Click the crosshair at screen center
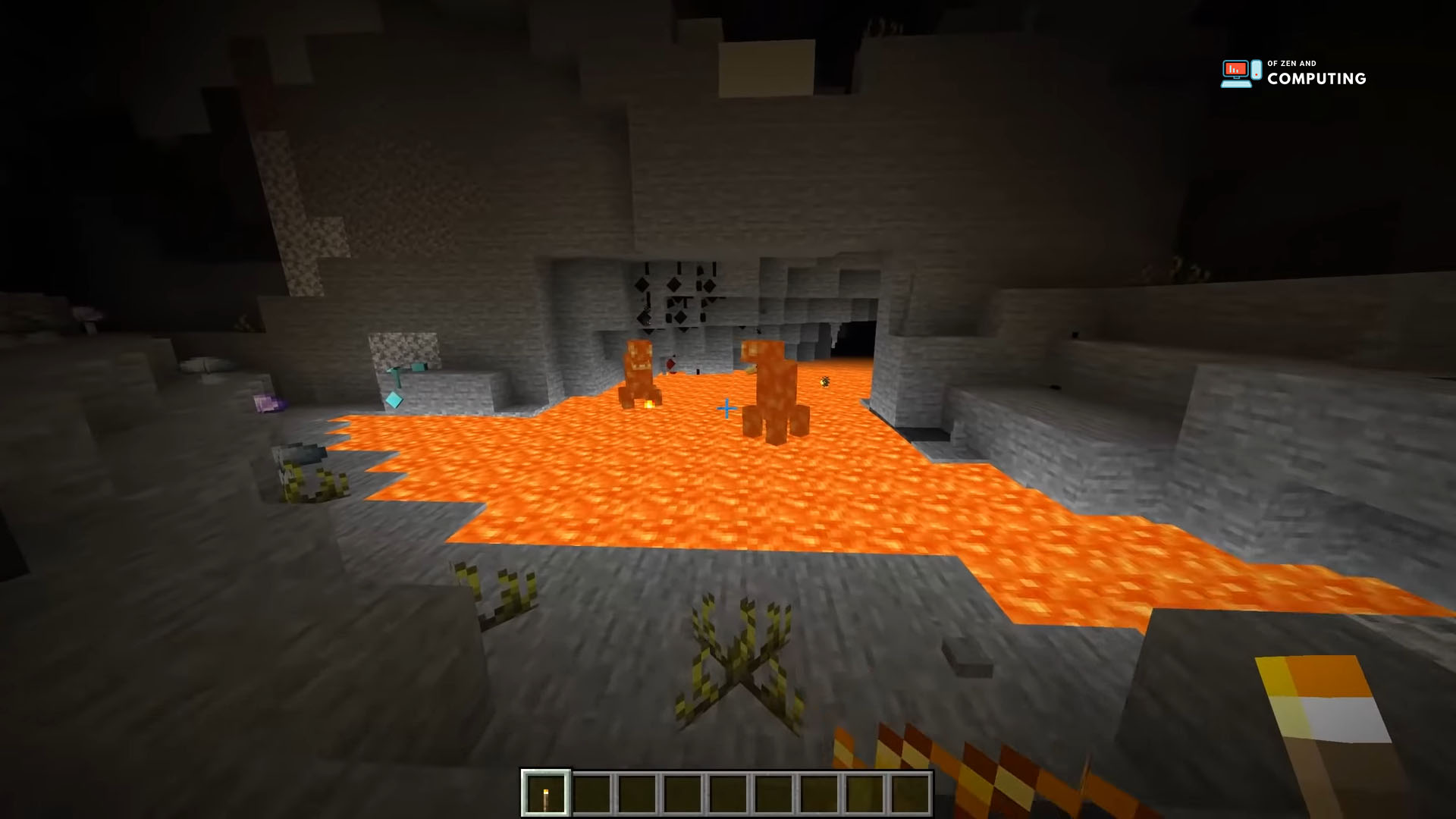 click(x=726, y=407)
